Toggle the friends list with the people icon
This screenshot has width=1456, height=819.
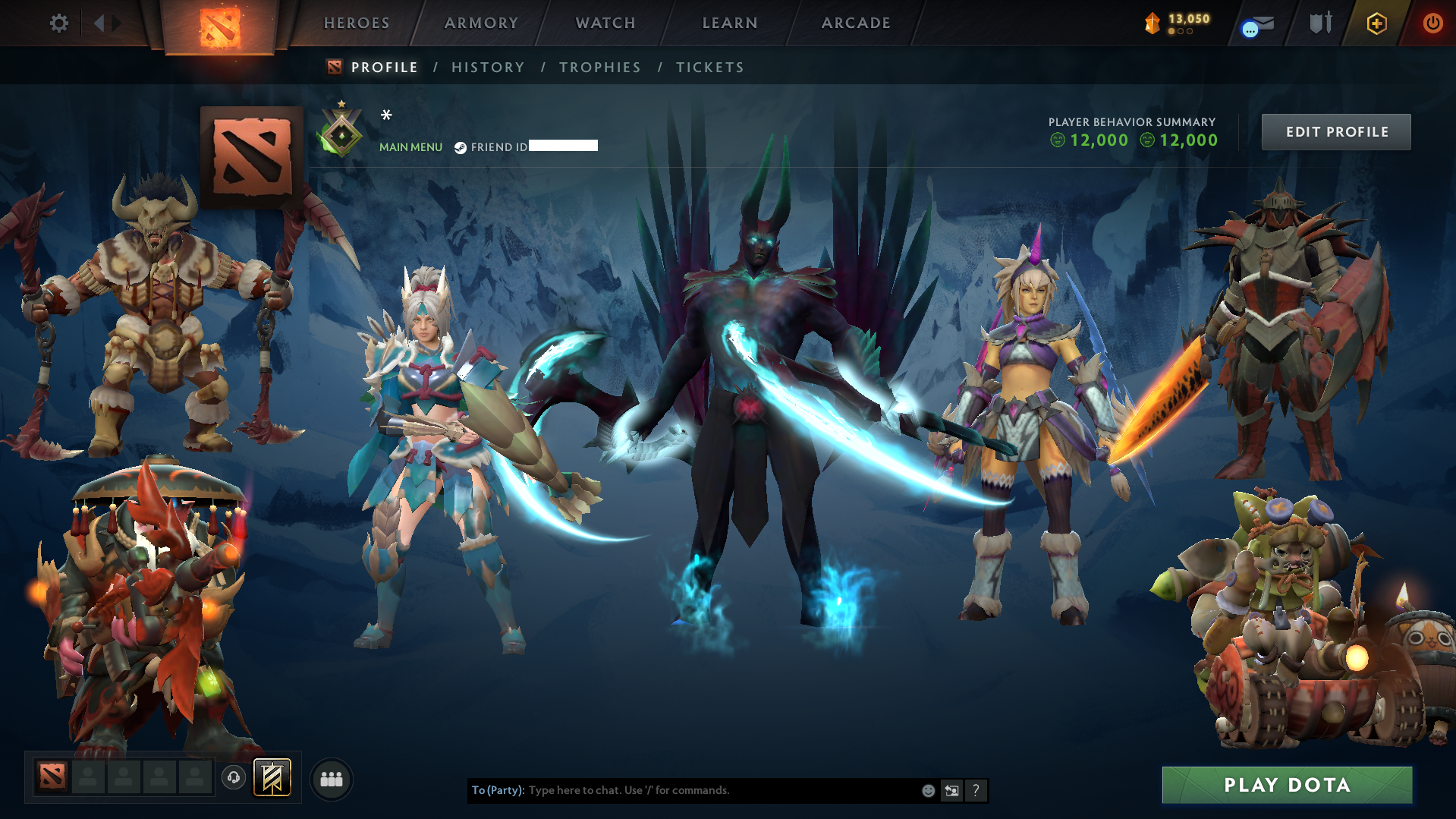pos(331,778)
